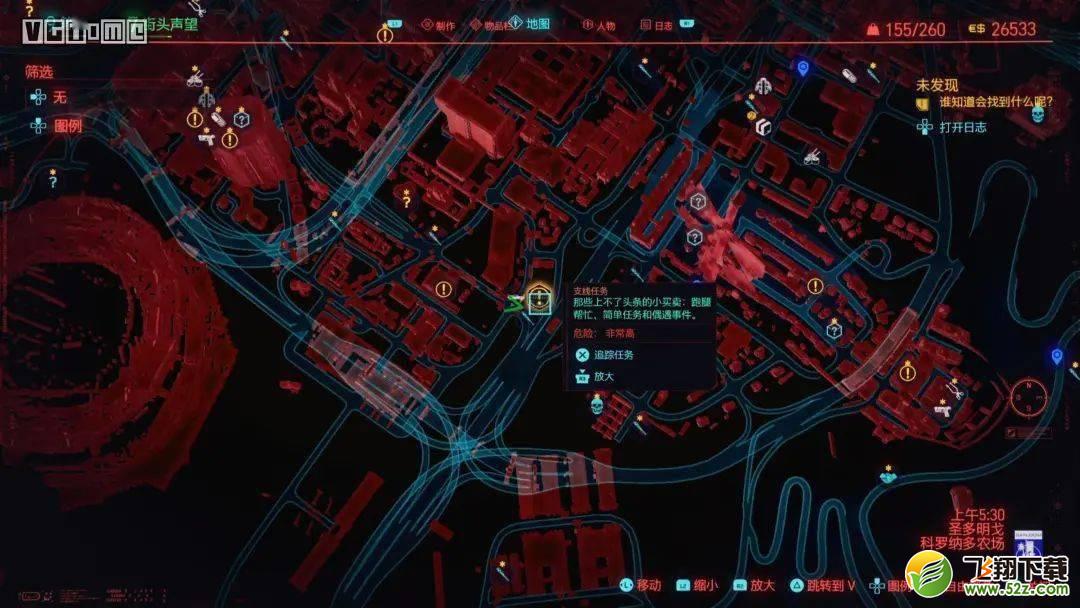Select the 无 filter entry under 筛选
The image size is (1080, 608).
click(x=59, y=97)
